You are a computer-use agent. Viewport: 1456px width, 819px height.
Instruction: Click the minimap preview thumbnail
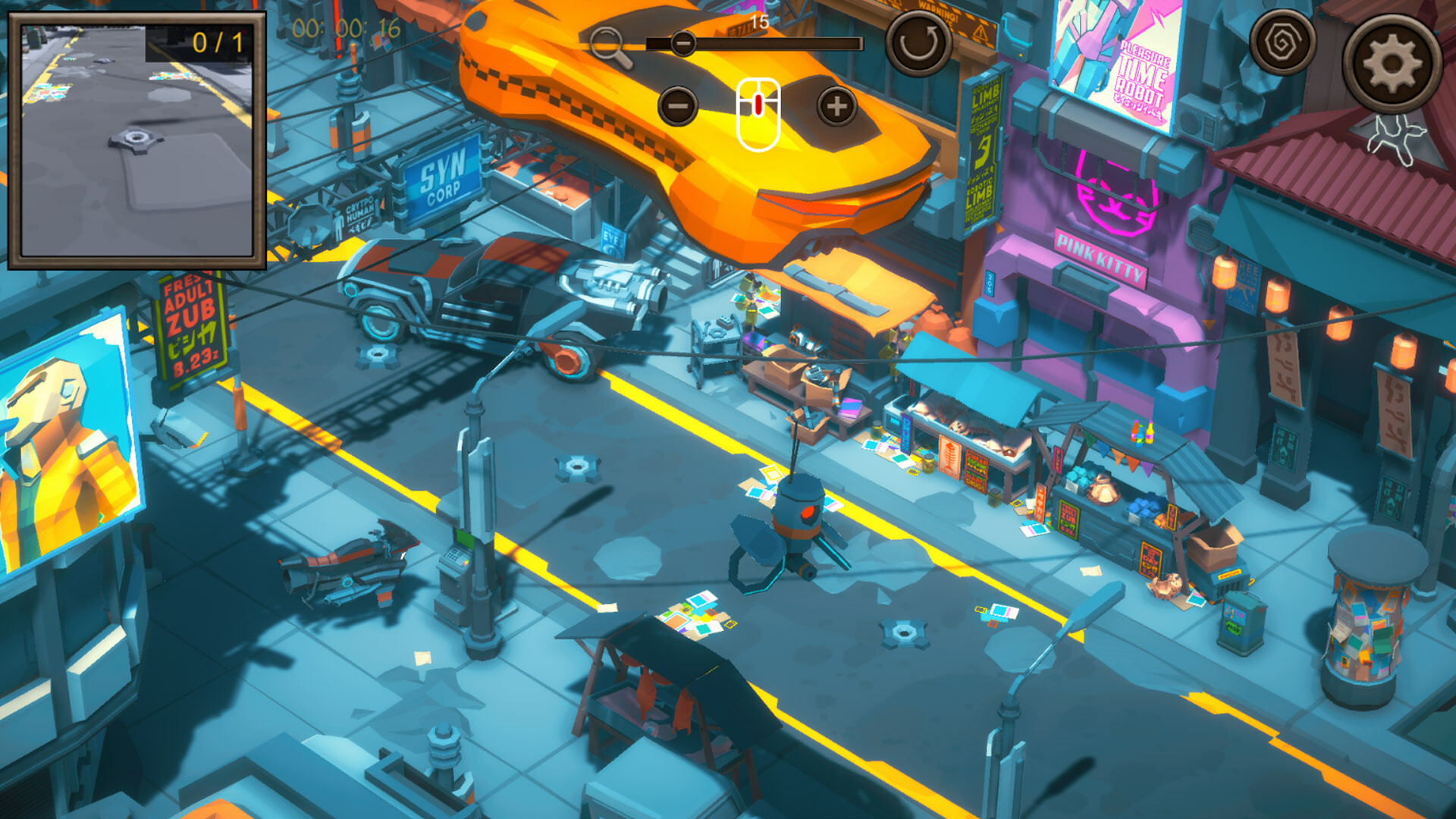pyautogui.click(x=136, y=140)
